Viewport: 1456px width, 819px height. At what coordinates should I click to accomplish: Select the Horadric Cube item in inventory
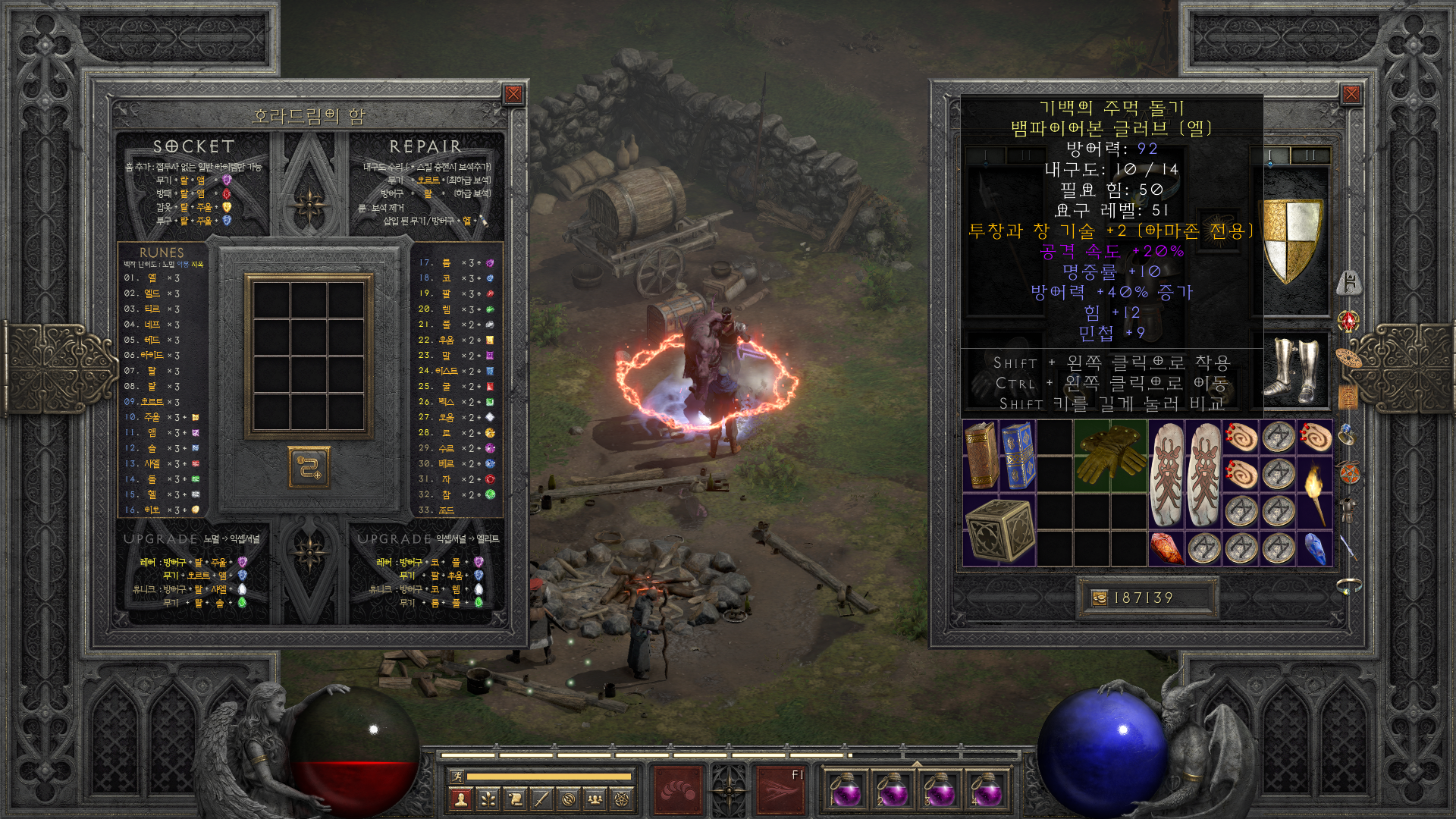pyautogui.click(x=999, y=530)
